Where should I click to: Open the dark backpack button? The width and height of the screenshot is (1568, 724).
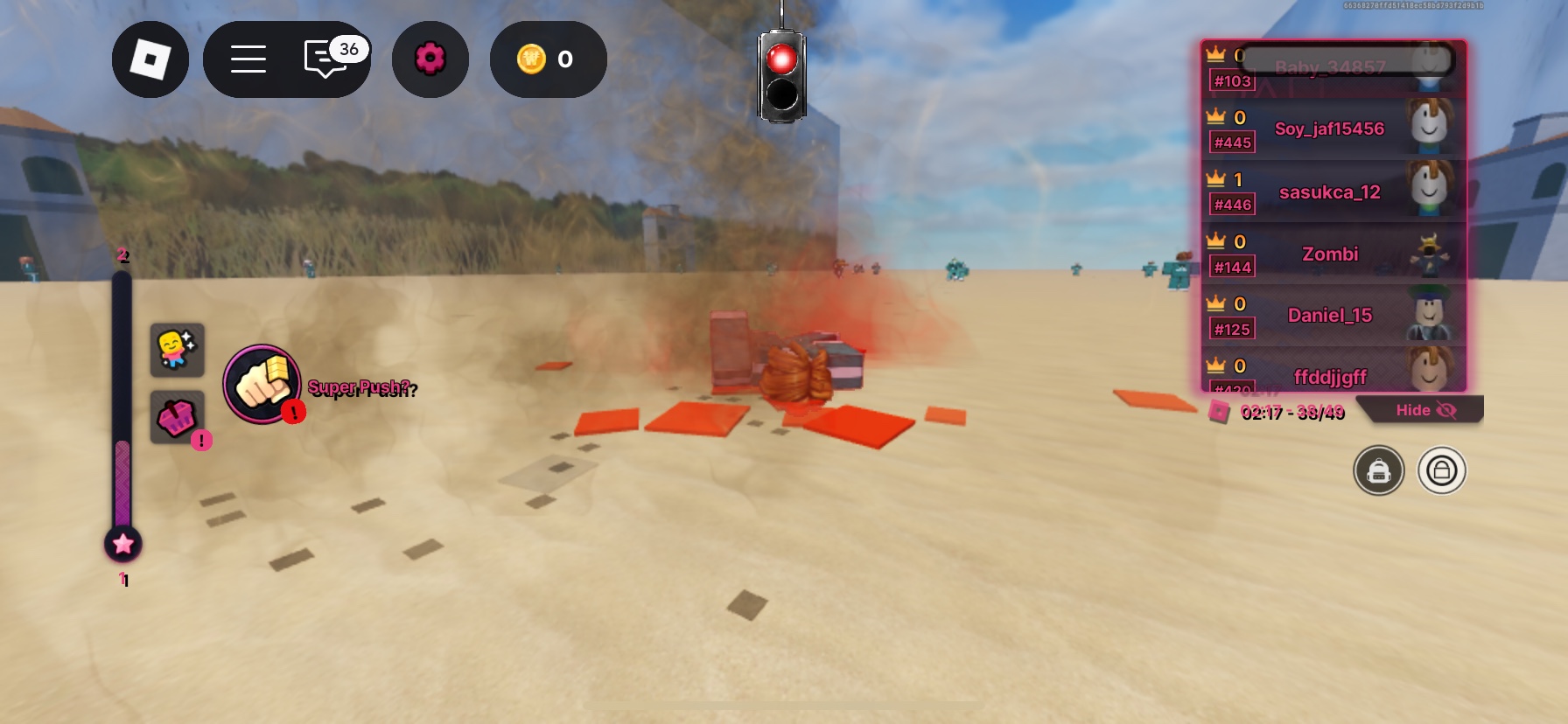click(1378, 470)
